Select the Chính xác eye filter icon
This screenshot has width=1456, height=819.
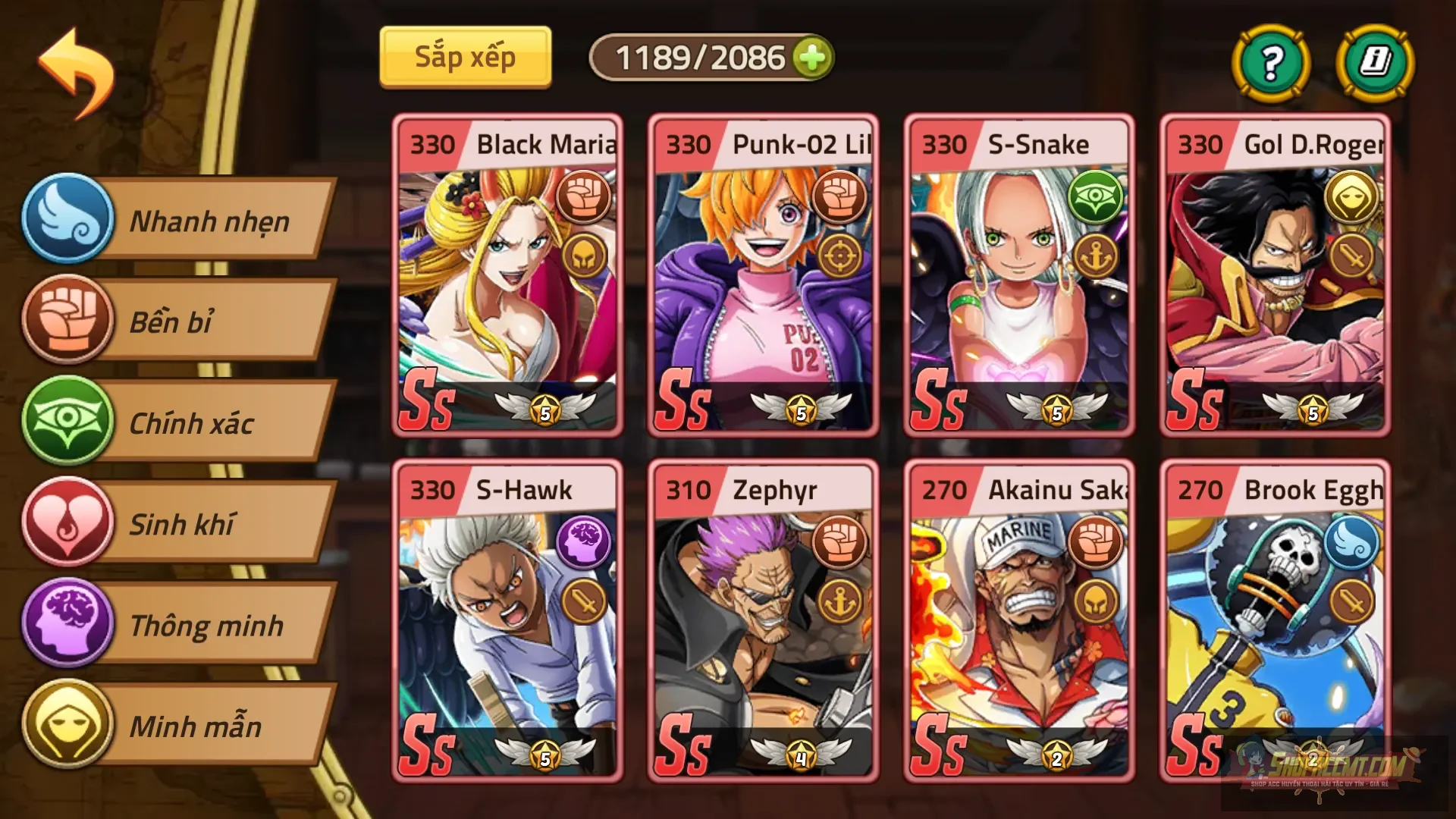[x=67, y=423]
